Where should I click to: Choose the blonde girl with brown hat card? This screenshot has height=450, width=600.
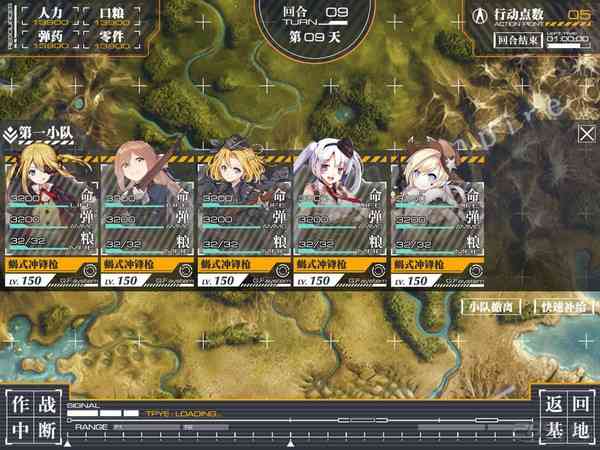click(x=437, y=215)
